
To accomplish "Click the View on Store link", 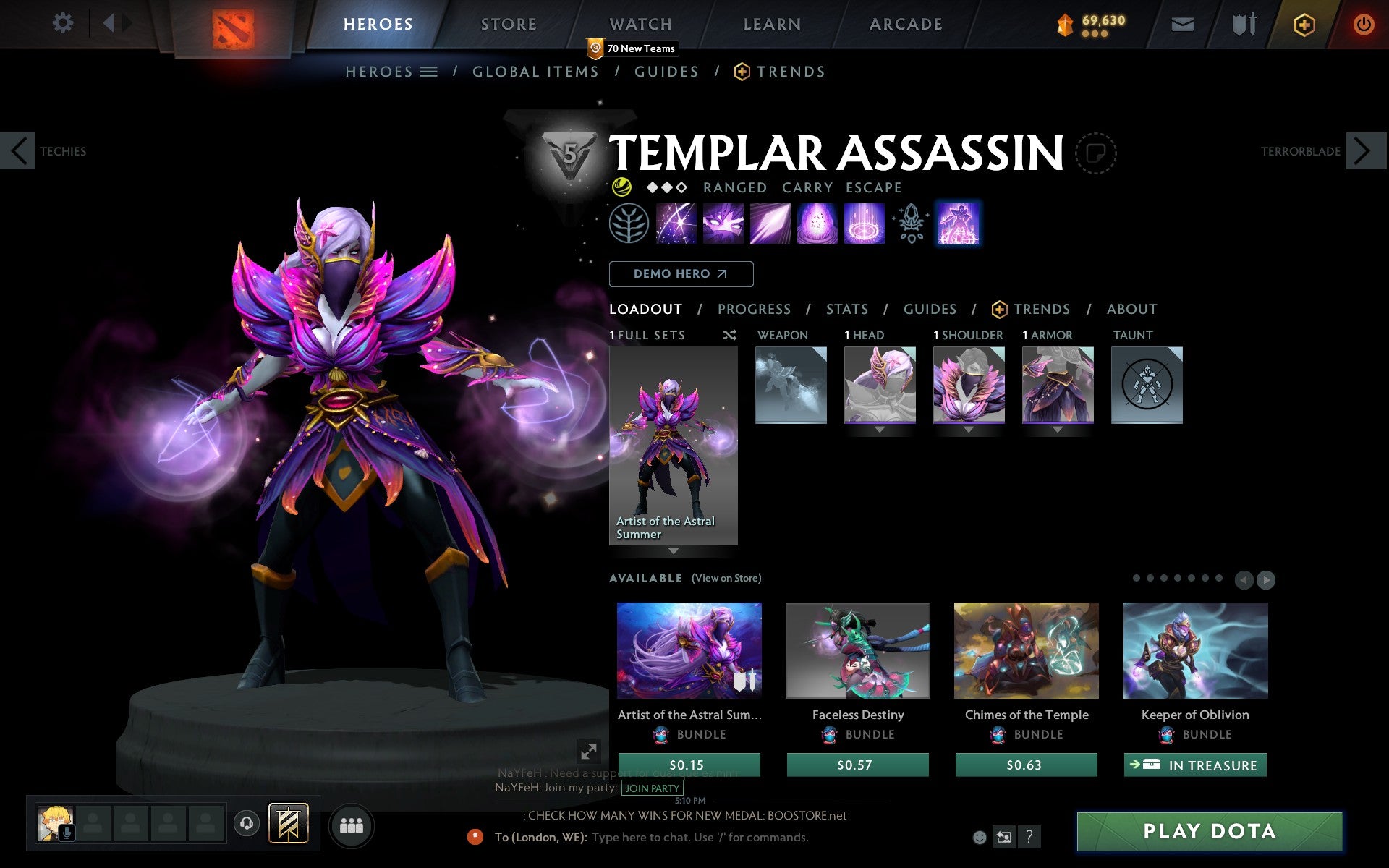I will (x=726, y=578).
